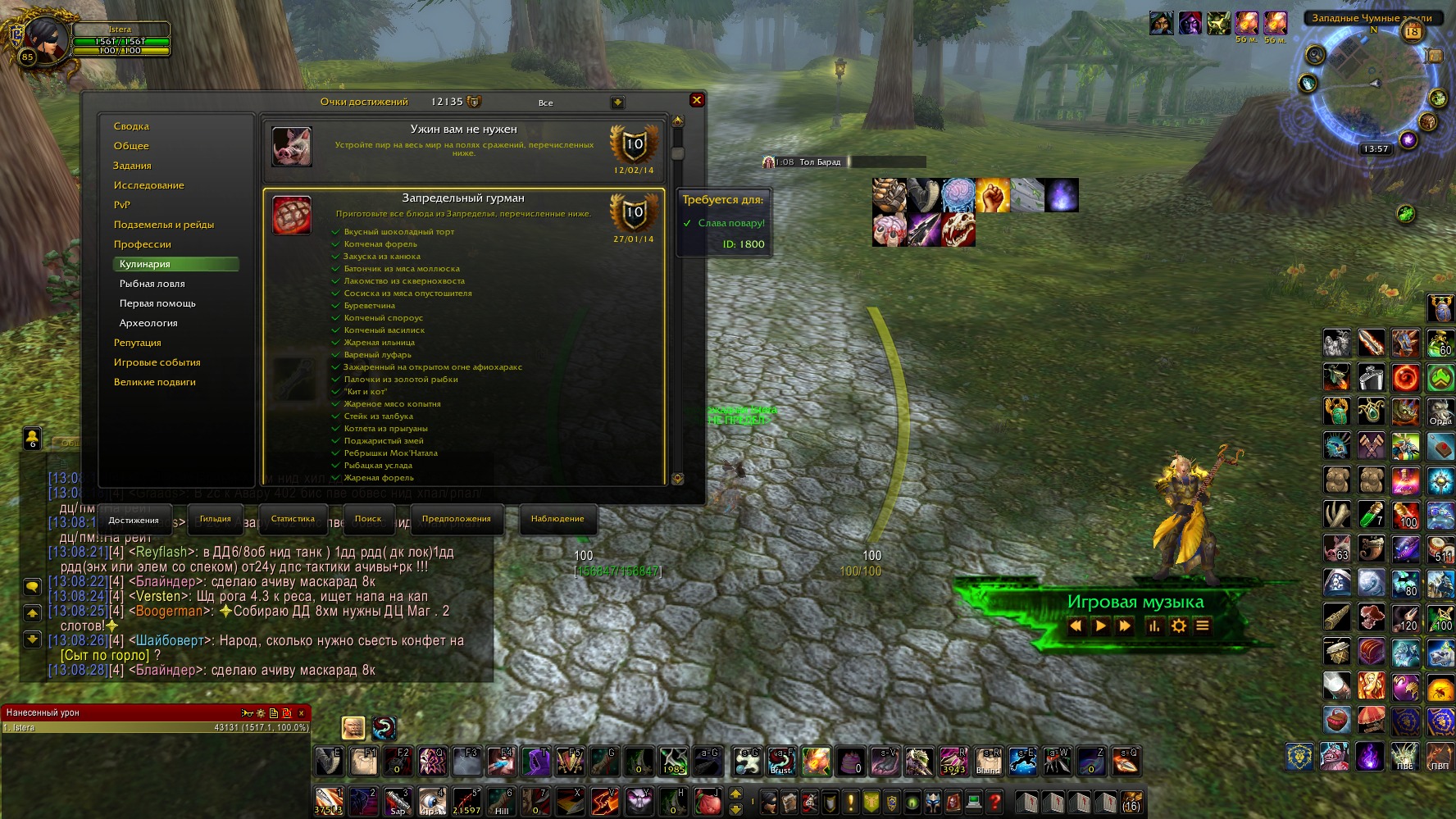Image resolution: width=1456 pixels, height=819 pixels.
Task: Switch to the Статистика tab
Action: coord(293,519)
